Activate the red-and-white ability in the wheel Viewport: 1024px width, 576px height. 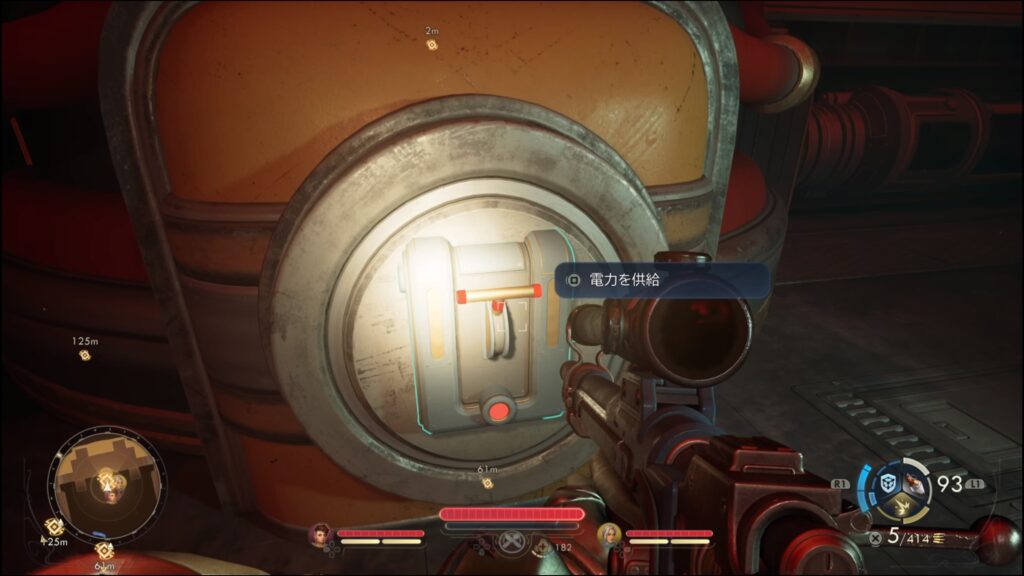(x=912, y=483)
